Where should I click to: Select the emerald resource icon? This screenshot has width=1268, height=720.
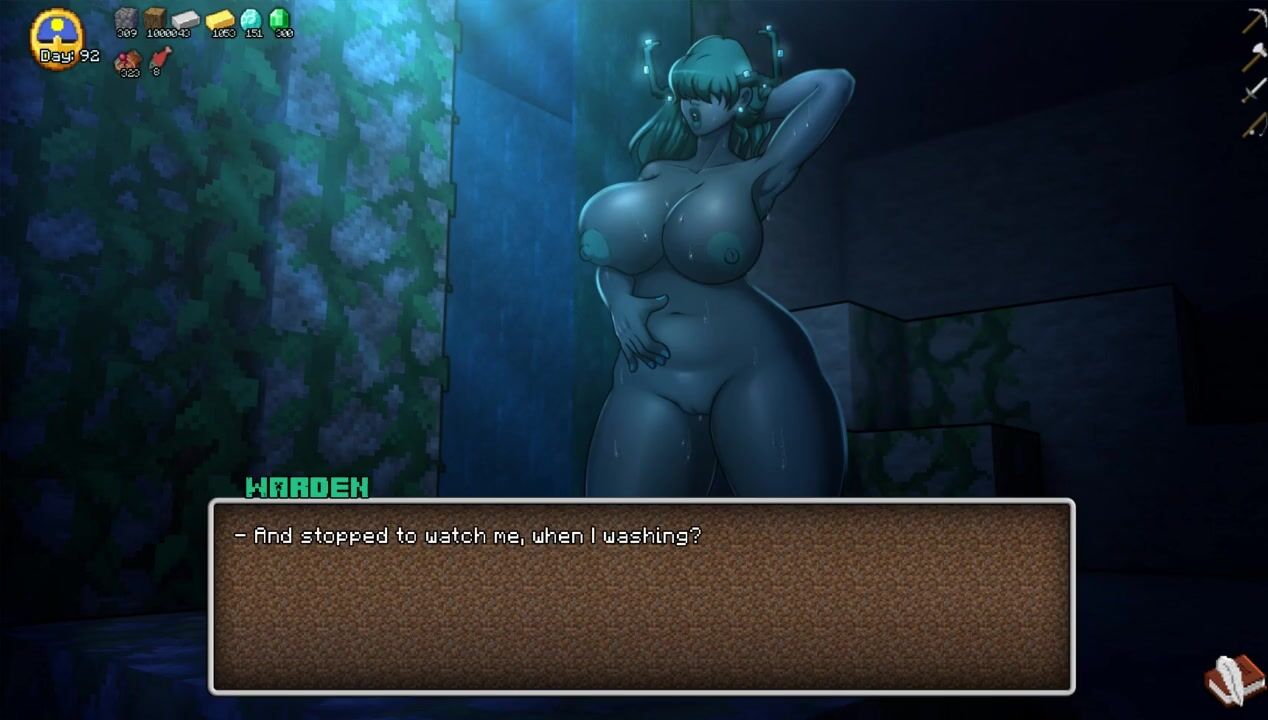[x=281, y=19]
